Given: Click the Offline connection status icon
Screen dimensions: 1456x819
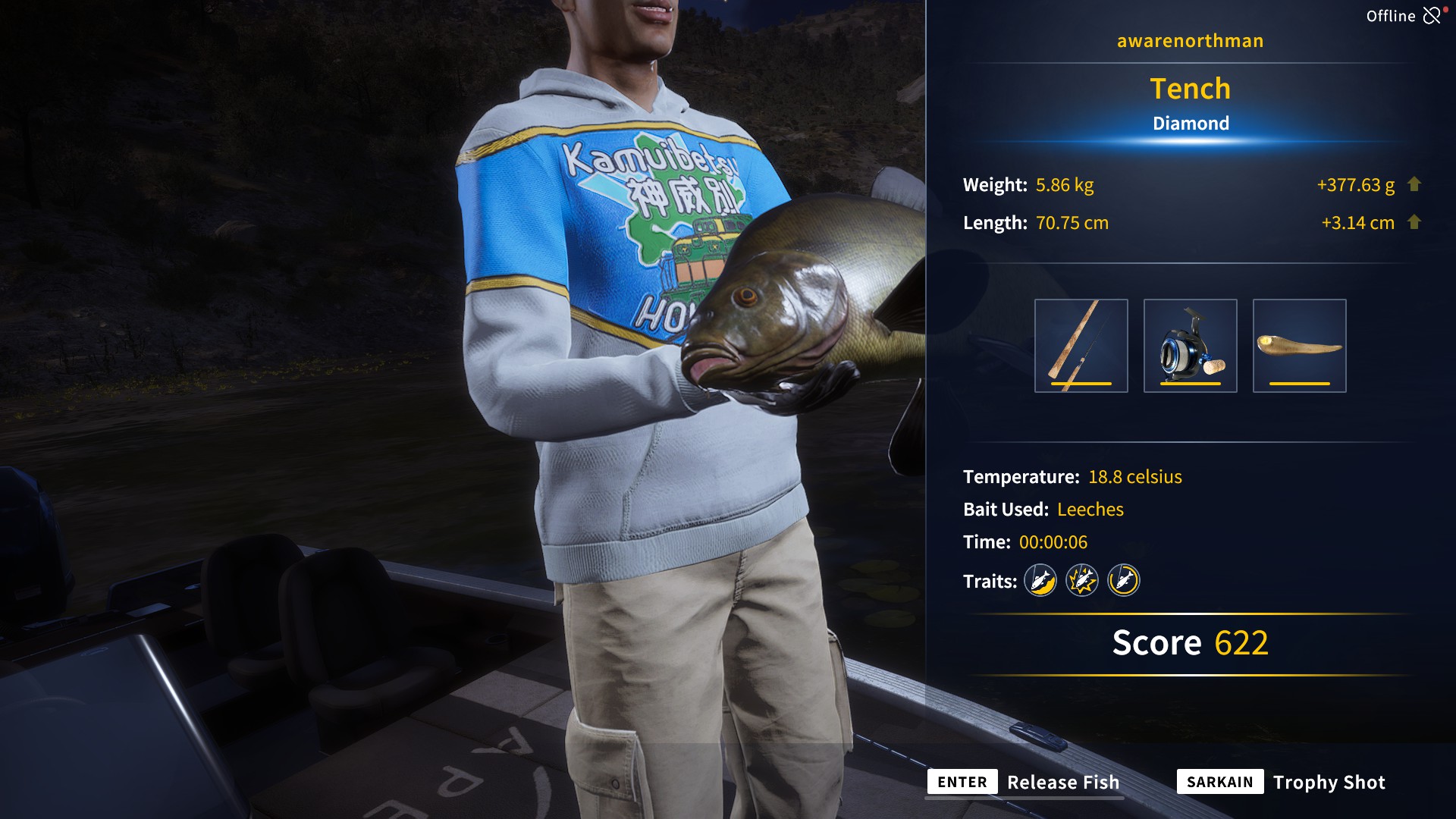Looking at the screenshot, I should point(1431,16).
